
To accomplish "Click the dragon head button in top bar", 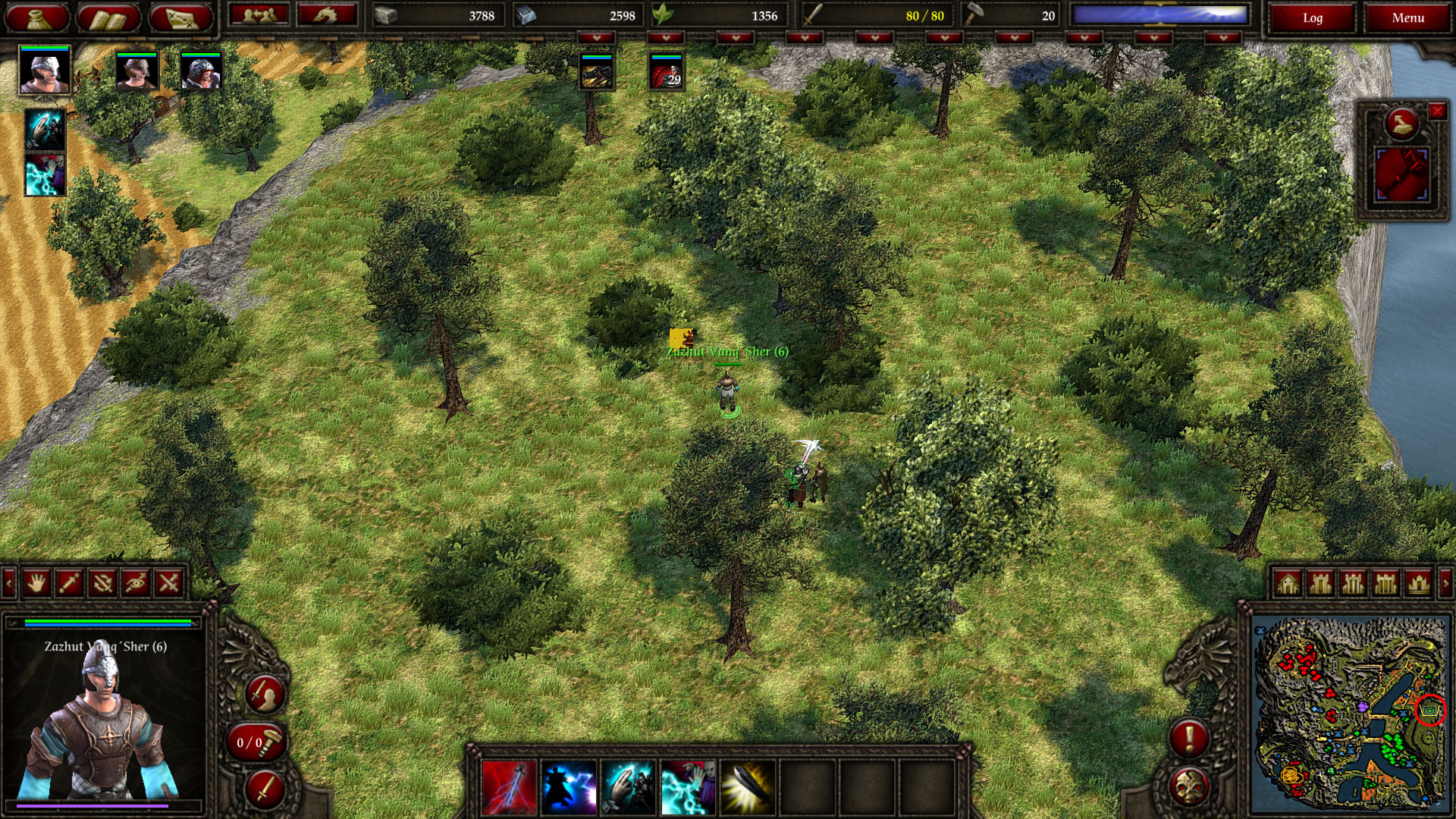I will pos(327,15).
